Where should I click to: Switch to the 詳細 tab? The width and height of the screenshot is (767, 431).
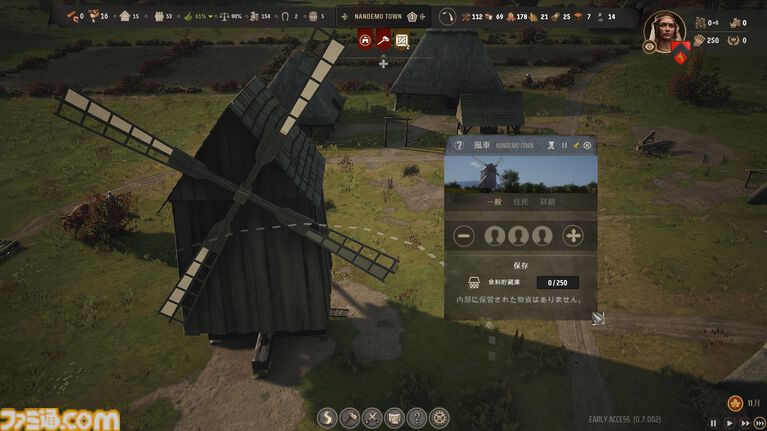click(x=547, y=201)
